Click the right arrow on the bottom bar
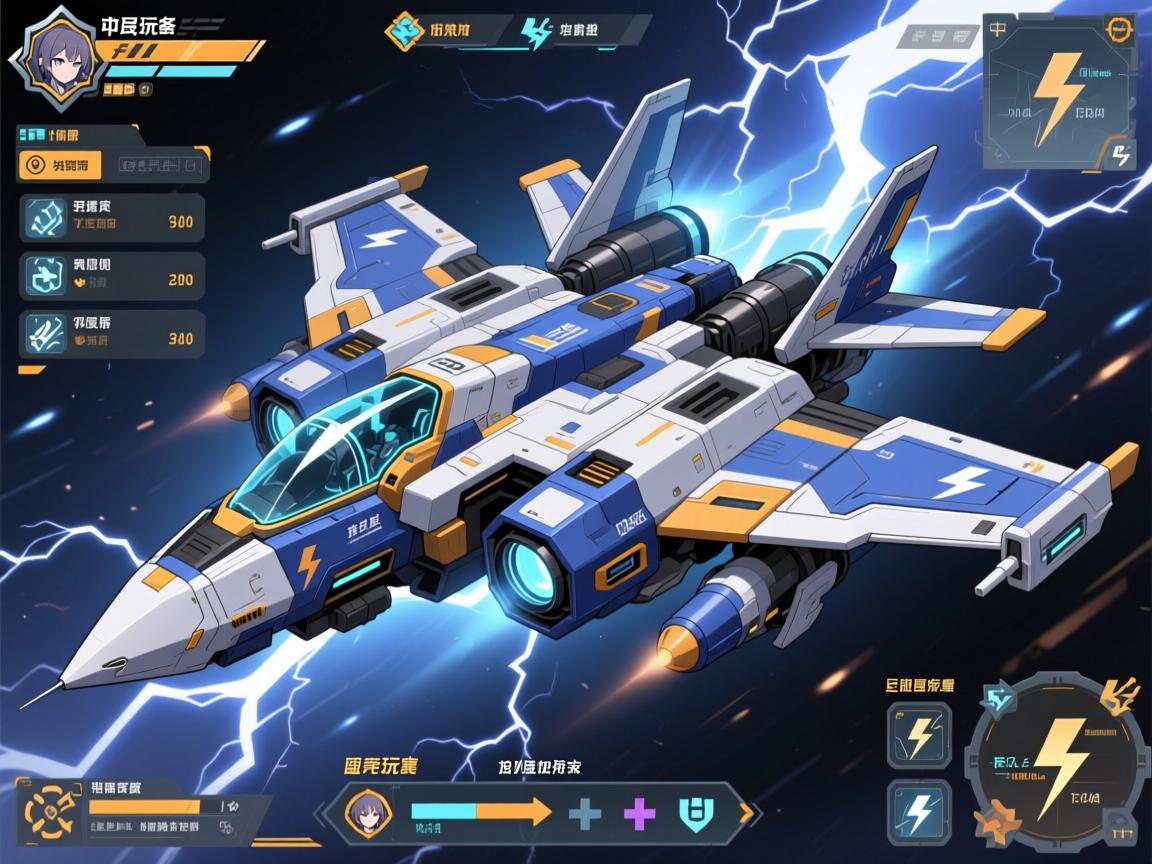The height and width of the screenshot is (864, 1152). [745, 813]
